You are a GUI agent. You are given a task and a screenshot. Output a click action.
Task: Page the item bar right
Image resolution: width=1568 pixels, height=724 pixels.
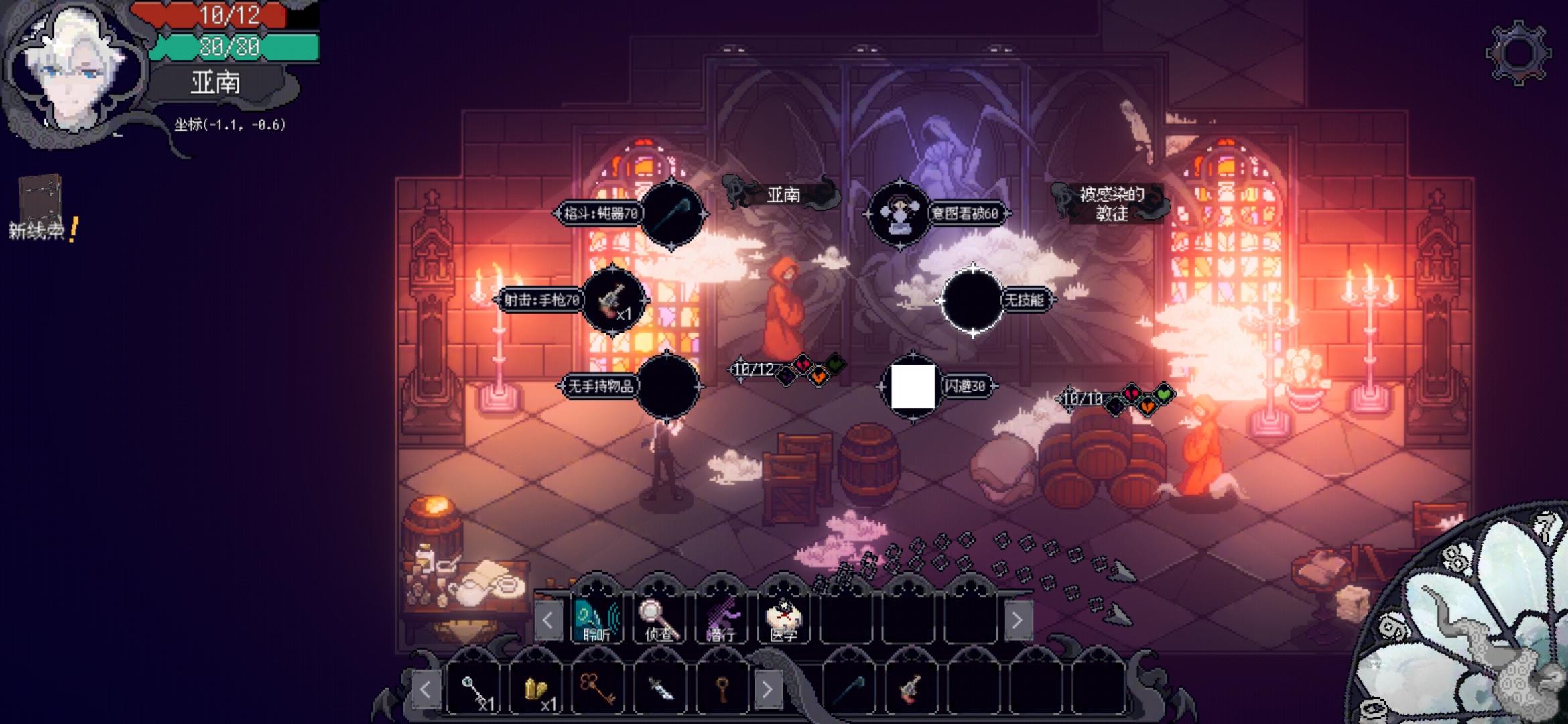[x=767, y=689]
